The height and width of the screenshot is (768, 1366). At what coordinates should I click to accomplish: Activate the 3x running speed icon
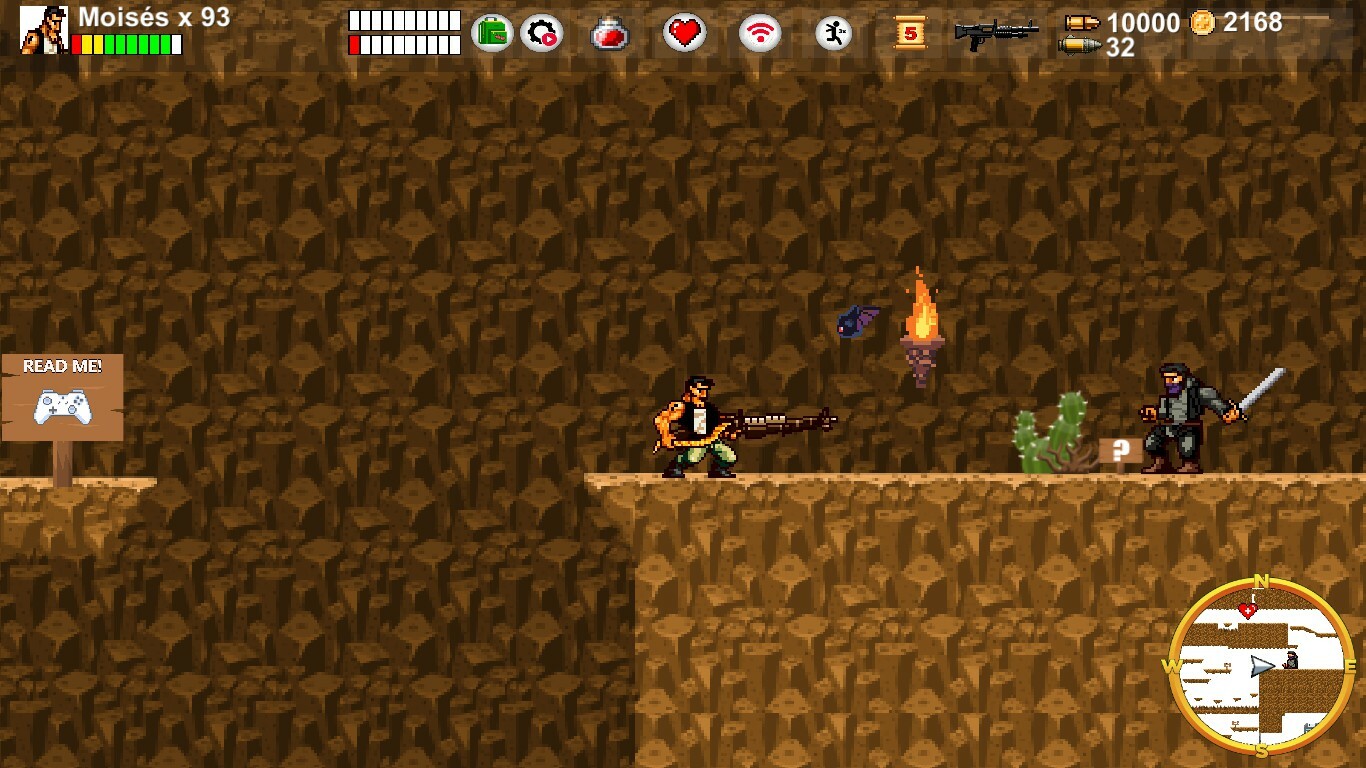click(832, 32)
